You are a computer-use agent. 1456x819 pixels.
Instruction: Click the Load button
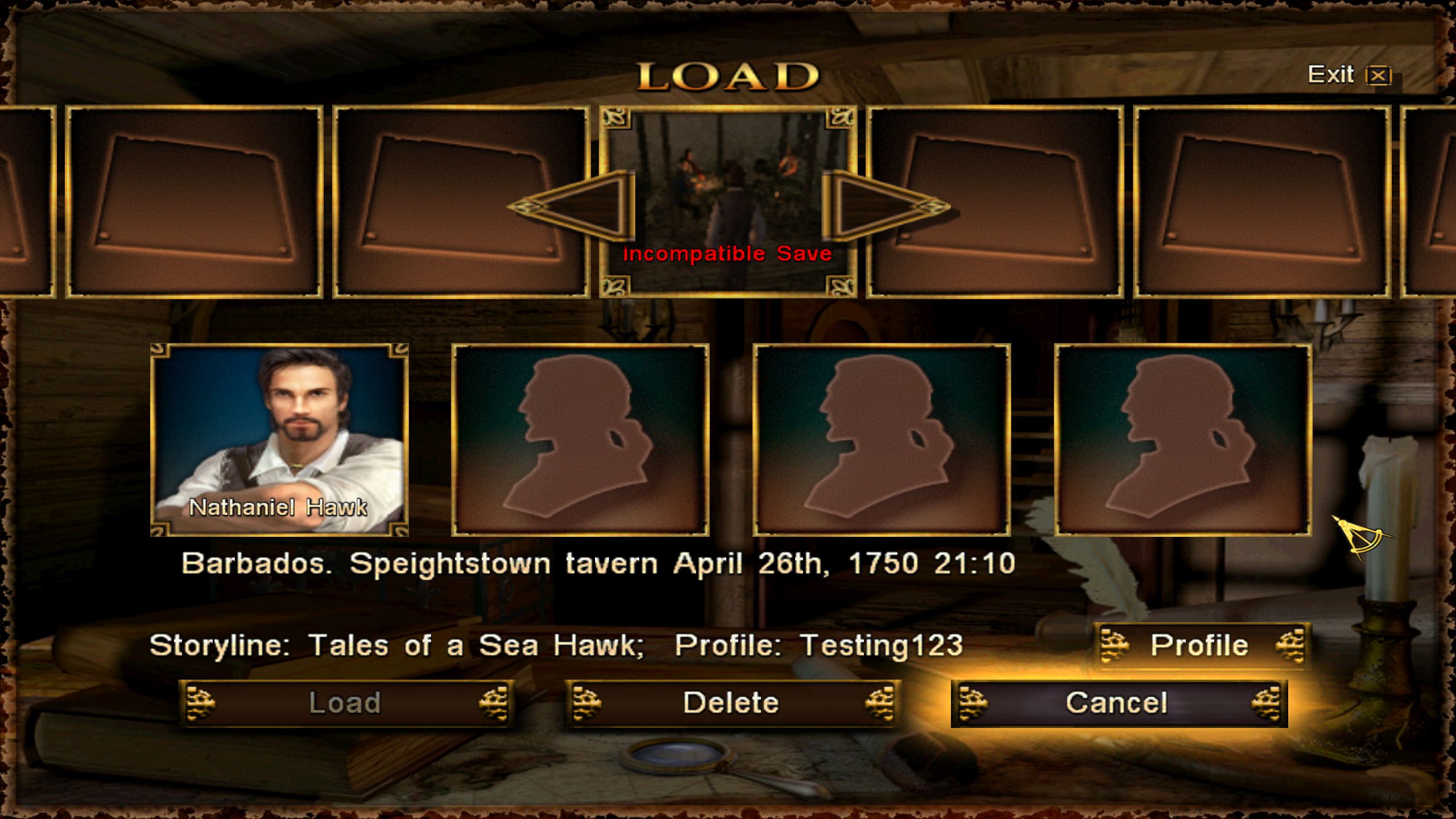[x=345, y=703]
